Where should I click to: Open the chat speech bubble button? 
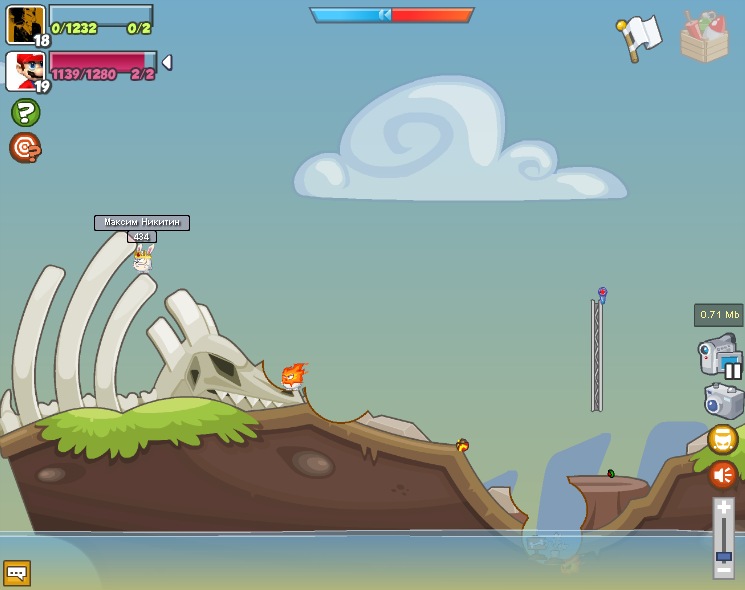pos(17,573)
